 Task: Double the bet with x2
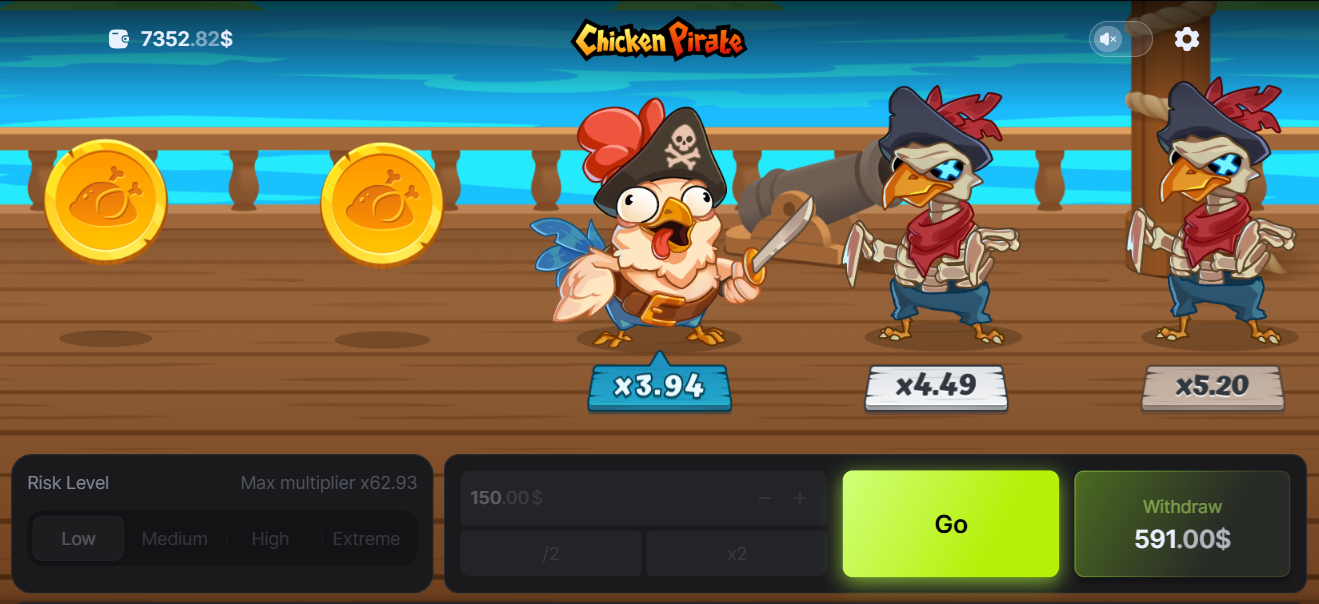pos(737,554)
